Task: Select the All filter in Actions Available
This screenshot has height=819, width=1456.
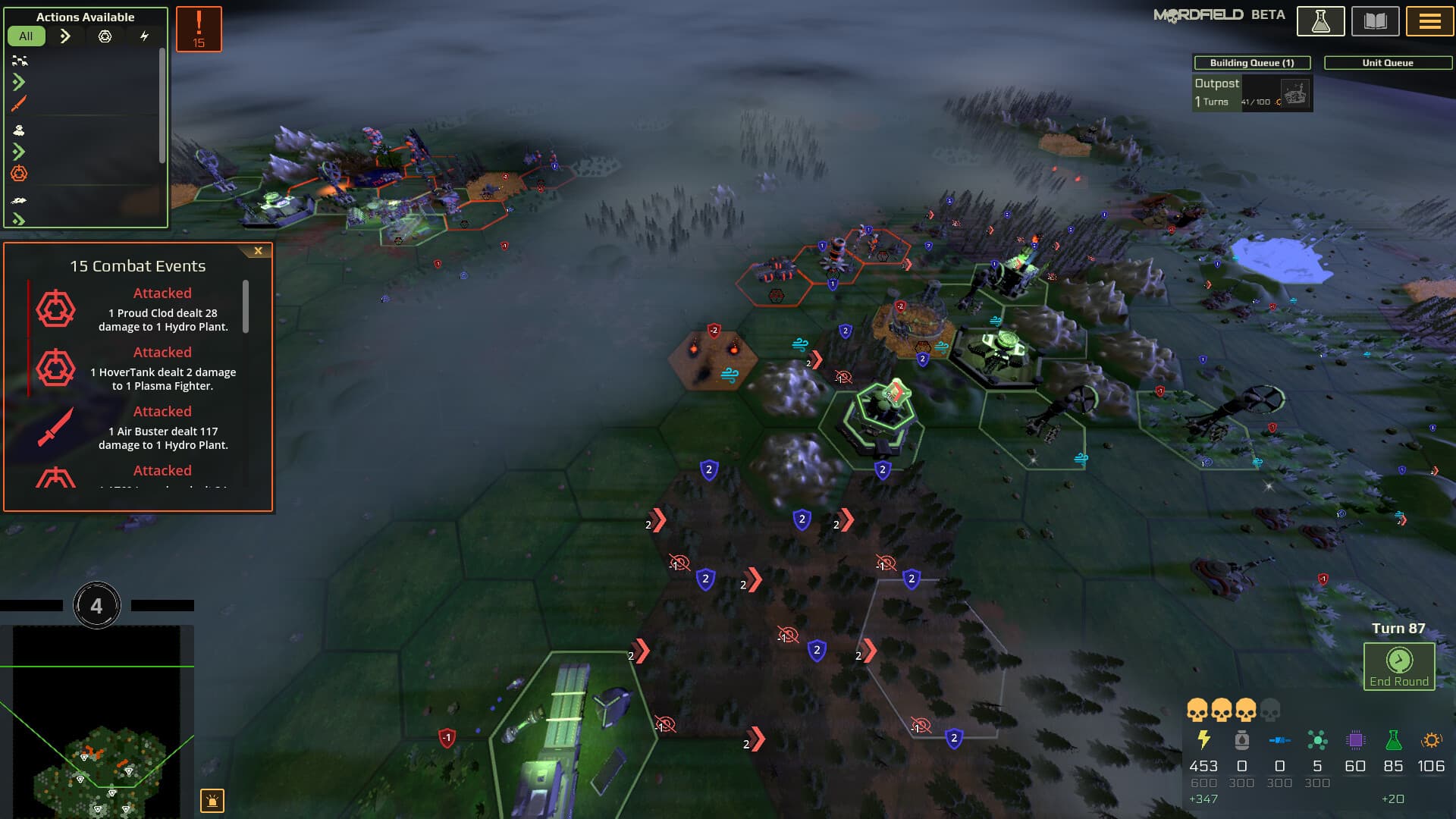Action: pyautogui.click(x=27, y=35)
